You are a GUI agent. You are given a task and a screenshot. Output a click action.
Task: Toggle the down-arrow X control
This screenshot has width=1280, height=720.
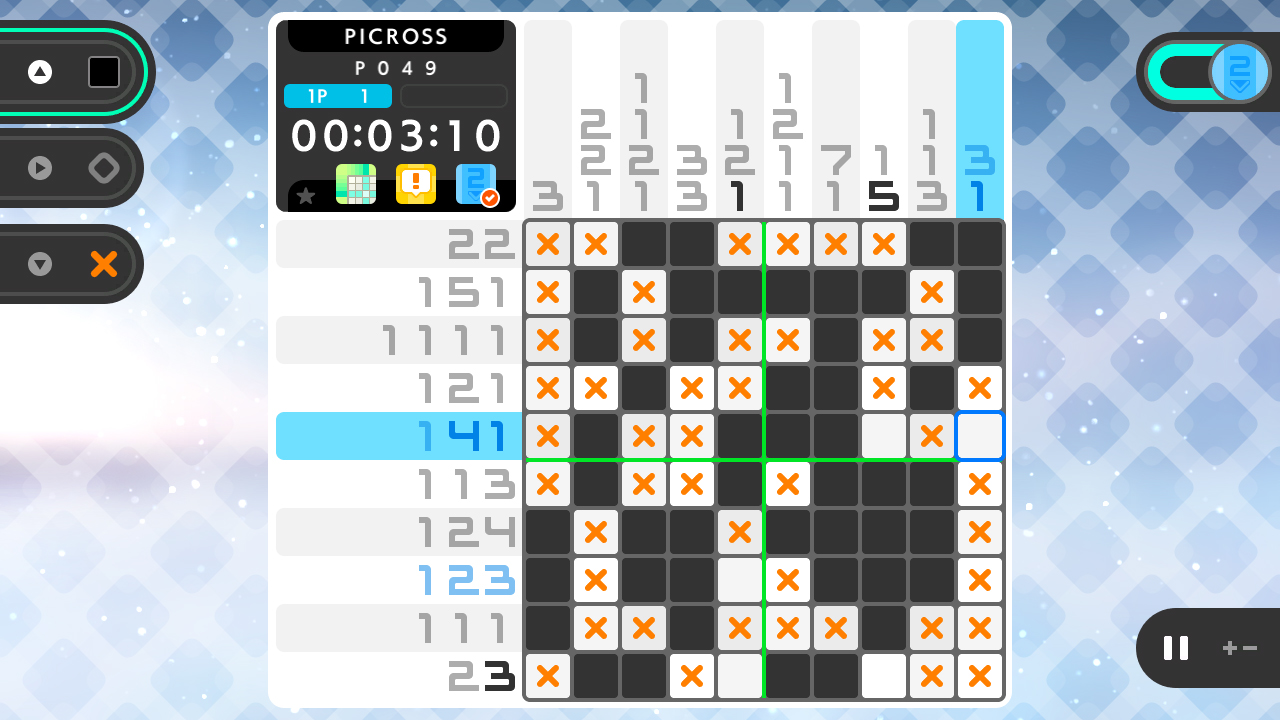[x=40, y=264]
